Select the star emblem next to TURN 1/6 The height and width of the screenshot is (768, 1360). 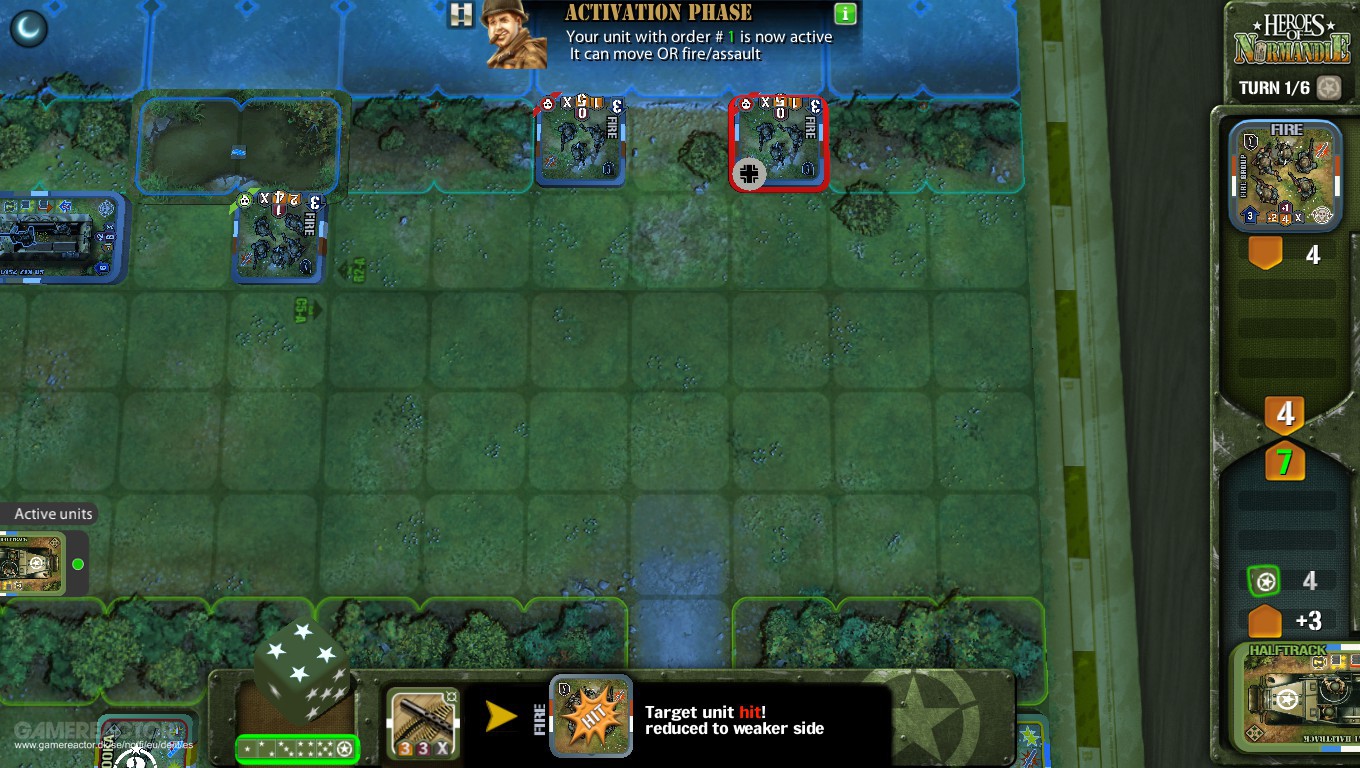point(1328,88)
